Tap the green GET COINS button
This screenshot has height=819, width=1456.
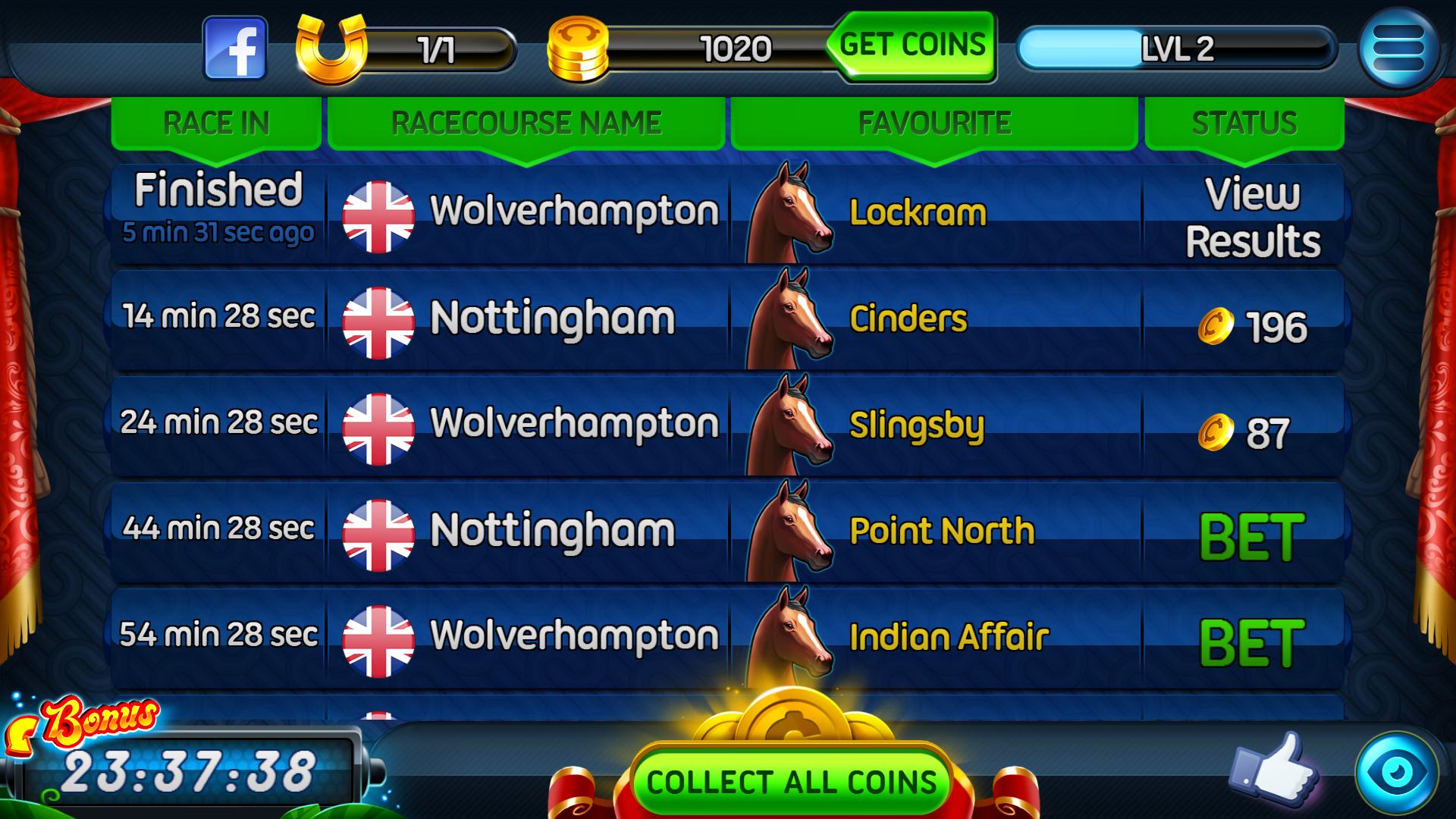coord(913,46)
